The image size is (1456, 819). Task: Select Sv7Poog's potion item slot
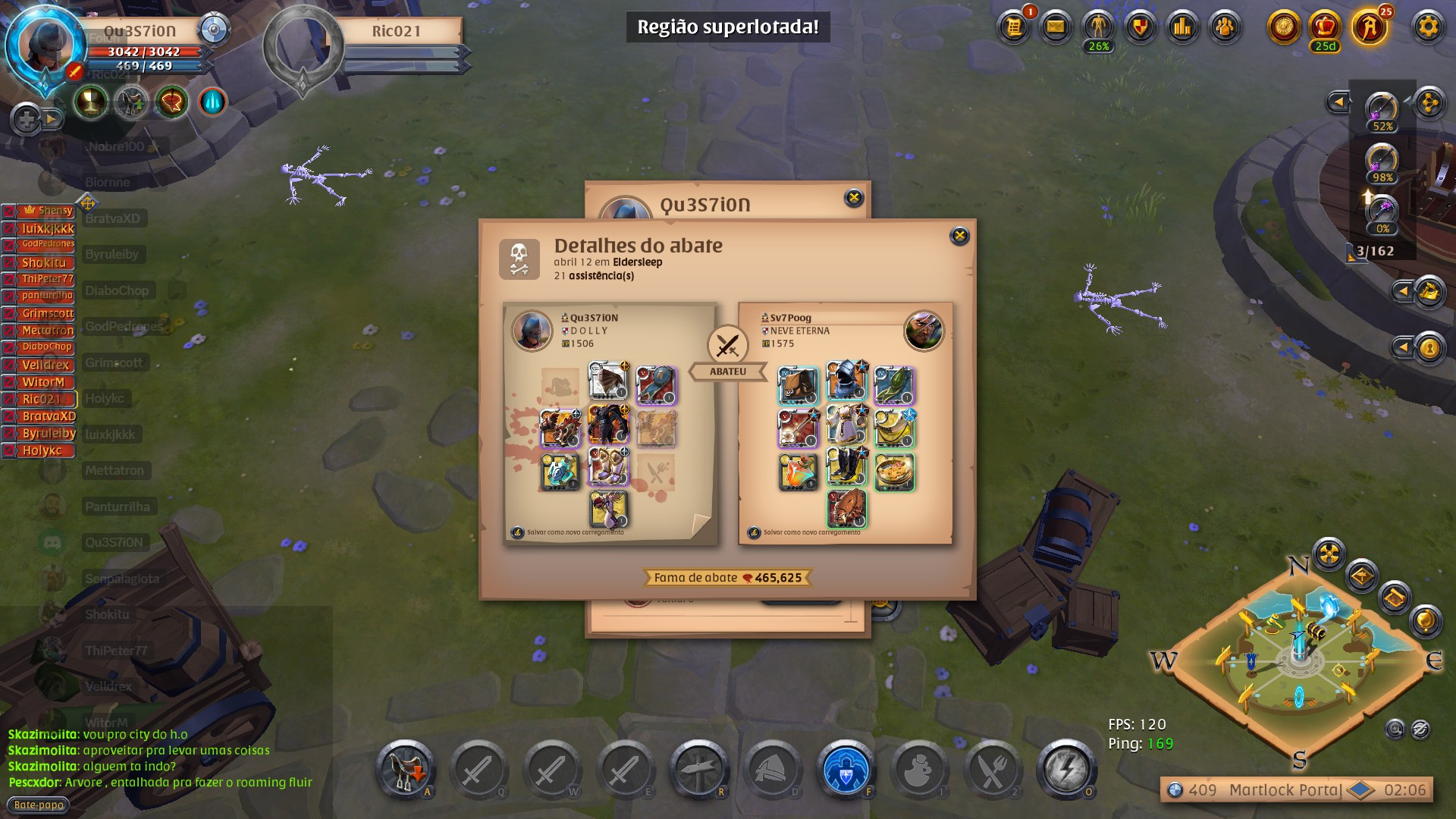click(x=798, y=472)
